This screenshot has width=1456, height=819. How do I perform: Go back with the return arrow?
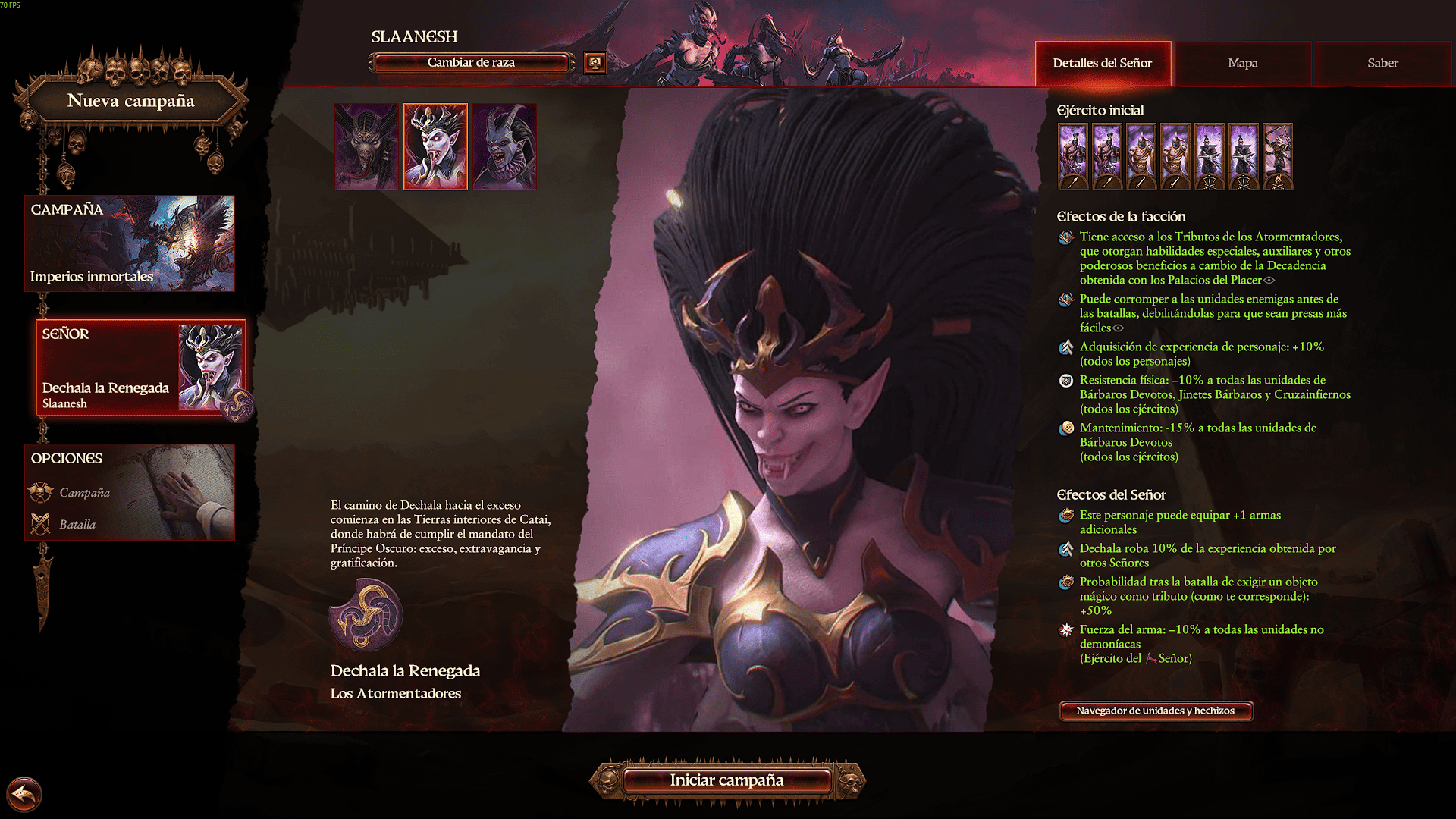click(x=24, y=795)
